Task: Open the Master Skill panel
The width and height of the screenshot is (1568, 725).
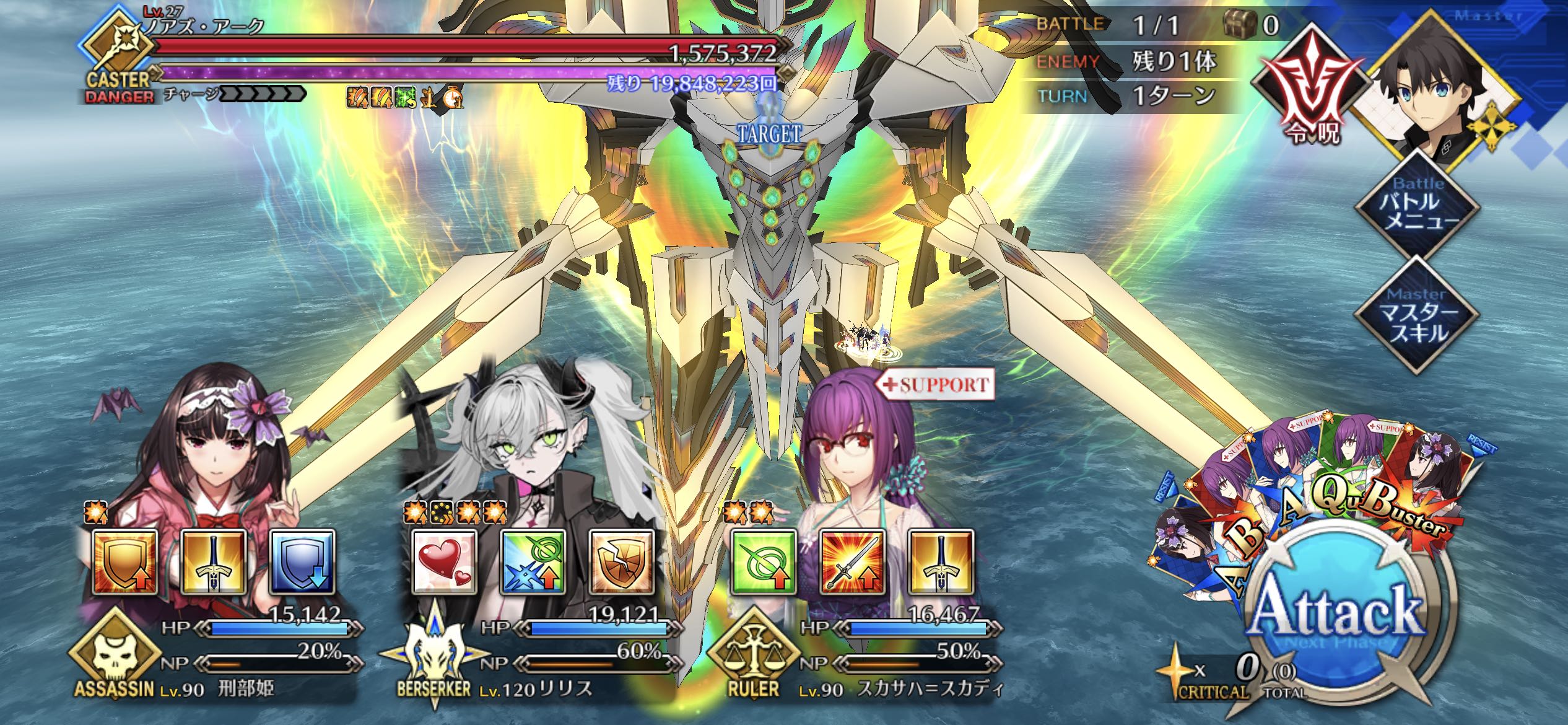Action: click(1417, 316)
